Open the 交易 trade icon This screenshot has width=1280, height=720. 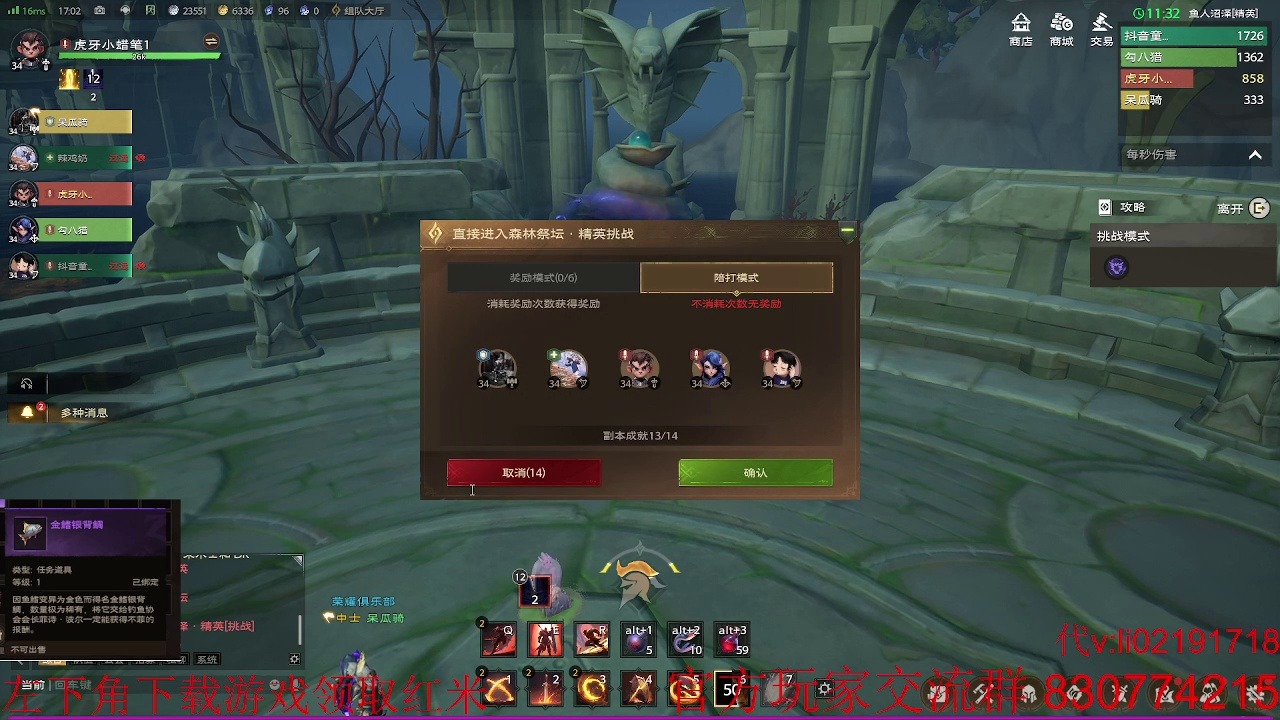point(1101,29)
